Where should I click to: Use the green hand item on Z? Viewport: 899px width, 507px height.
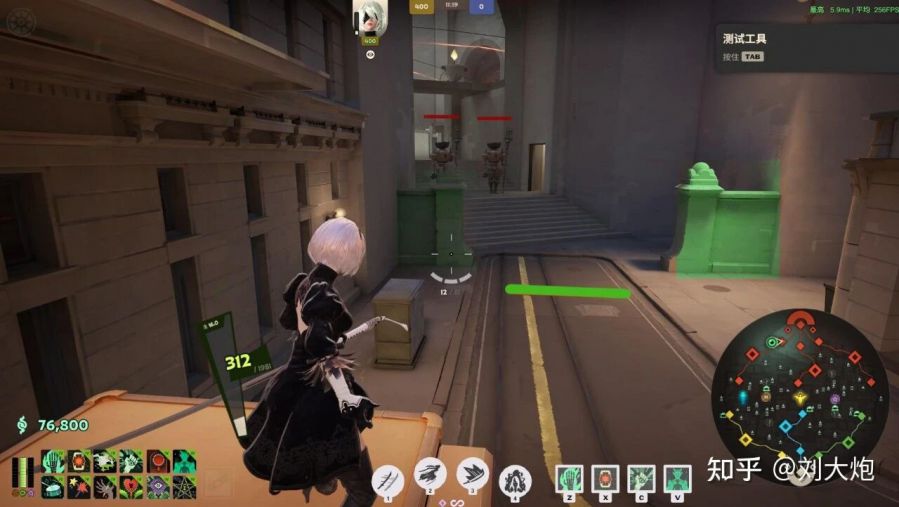pyautogui.click(x=570, y=478)
